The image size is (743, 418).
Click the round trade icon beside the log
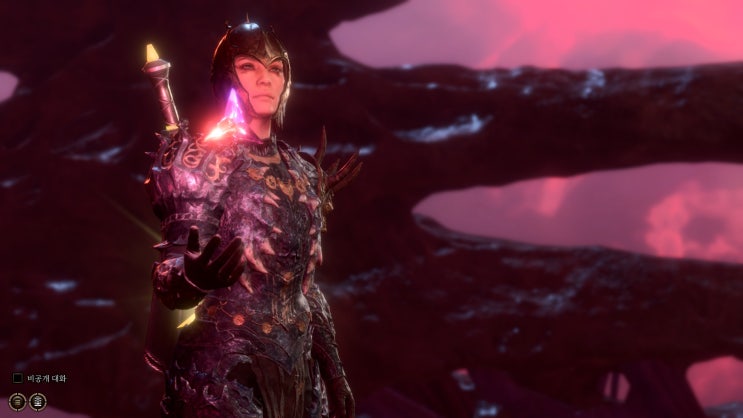(38, 401)
